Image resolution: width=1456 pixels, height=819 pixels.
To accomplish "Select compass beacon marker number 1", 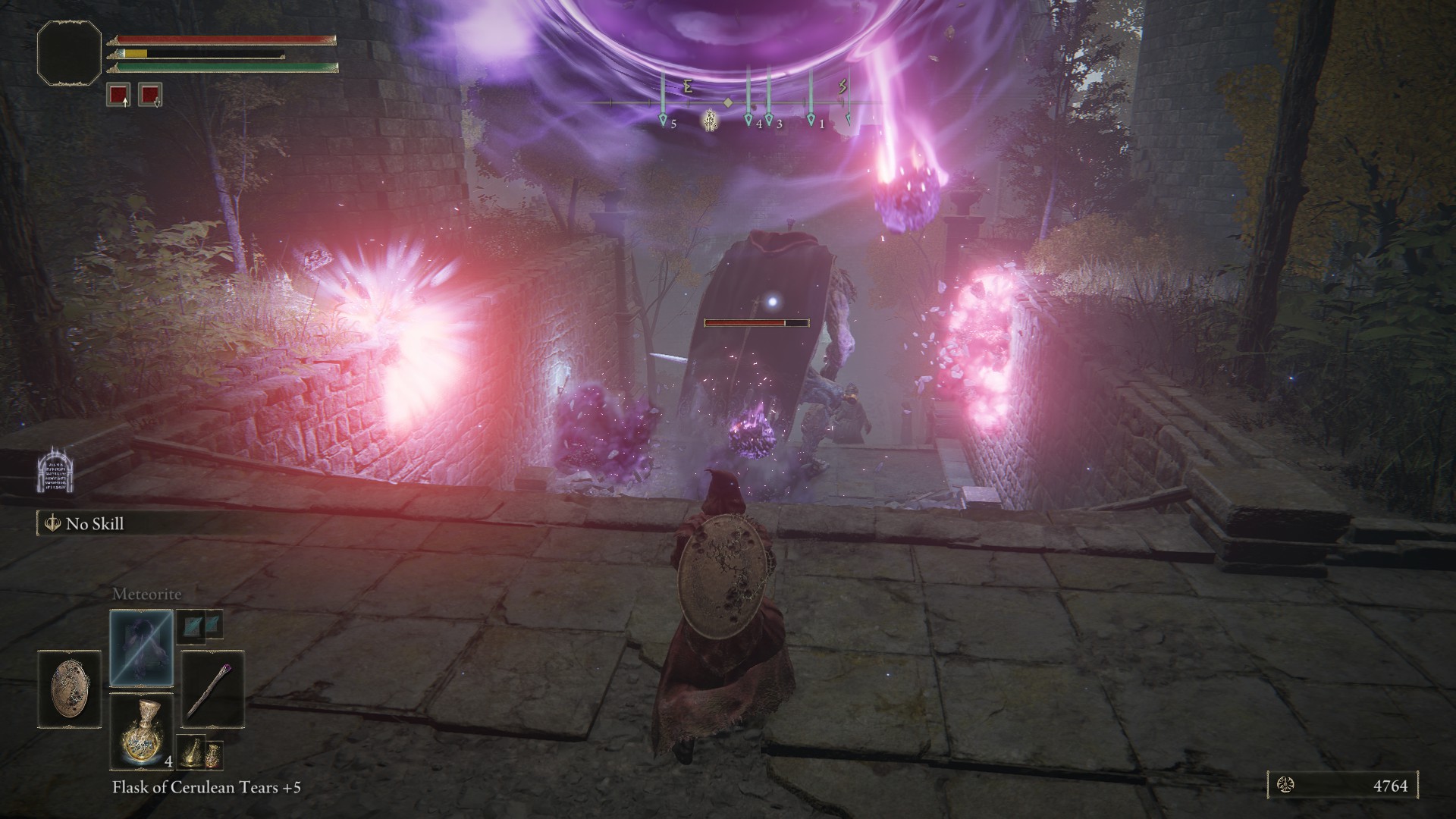I will click(x=811, y=120).
